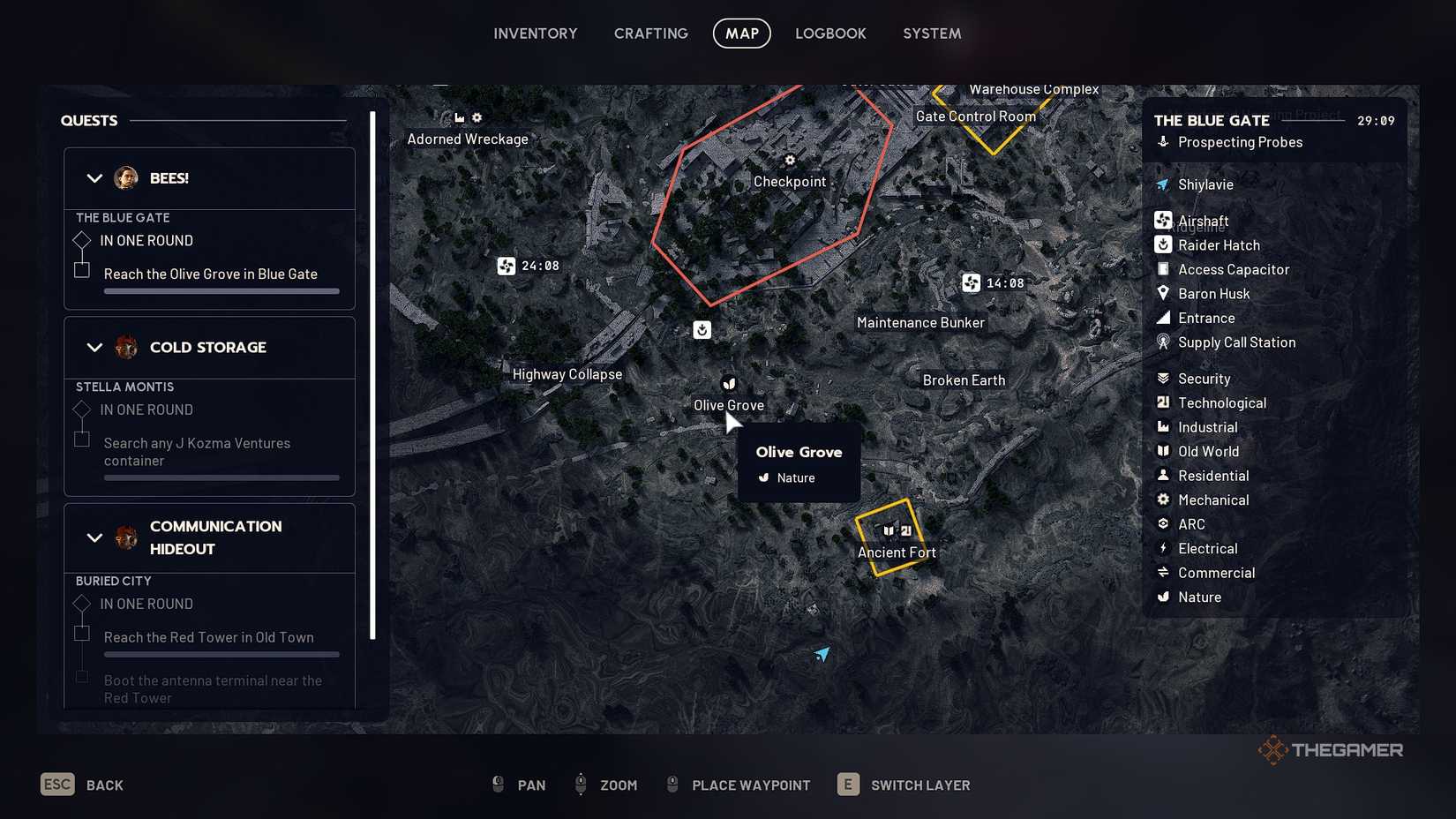This screenshot has height=819, width=1456.
Task: Collapse the COMMUNICATION HIDEOUT quest entry
Action: click(x=94, y=537)
